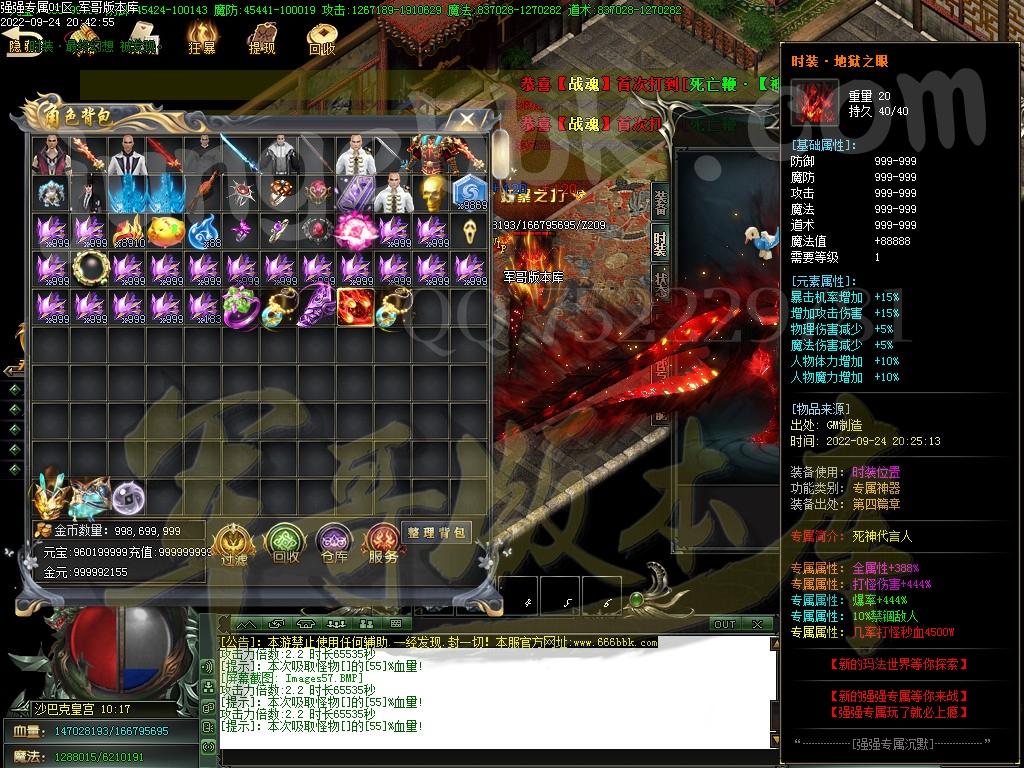
Task: Select the dark orb gold ring item
Action: click(x=89, y=269)
